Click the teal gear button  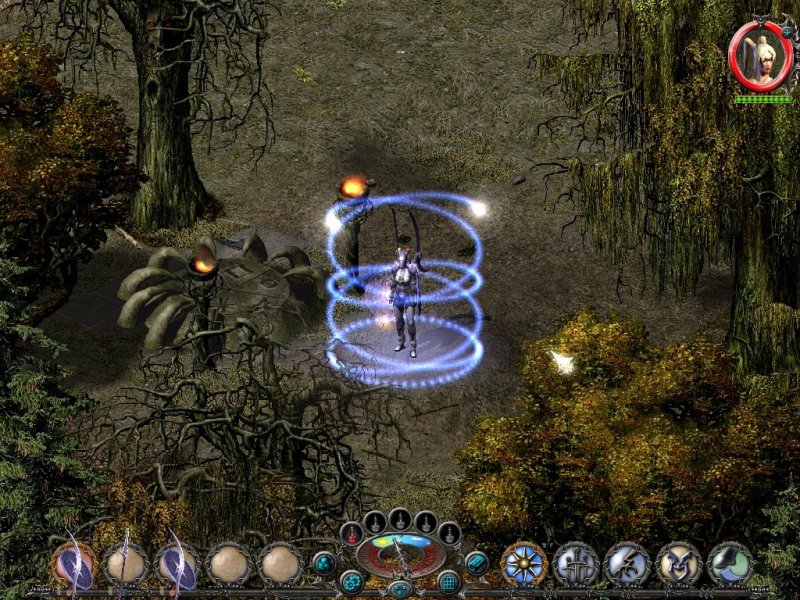[351, 581]
